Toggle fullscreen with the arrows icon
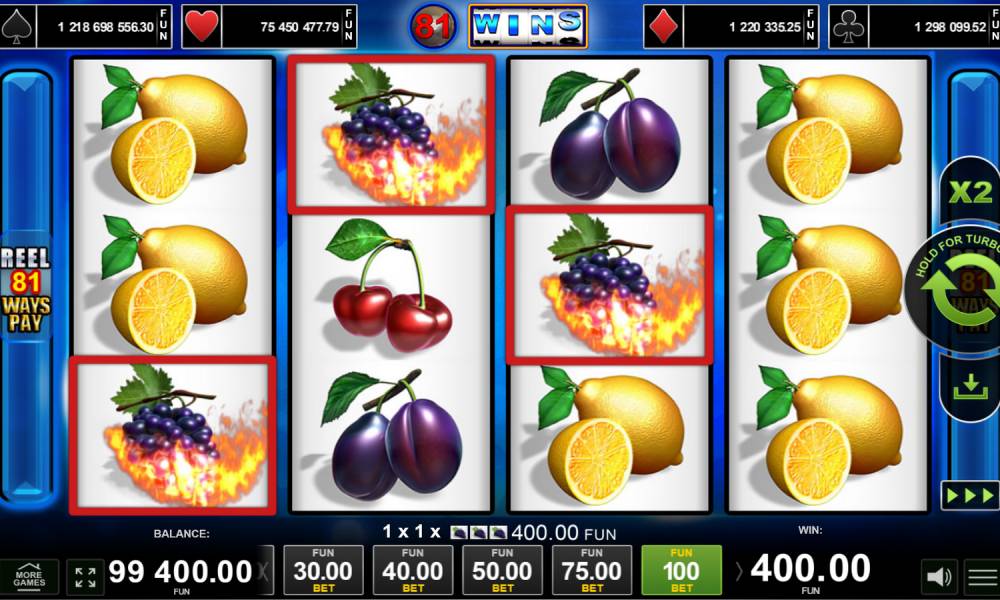 pyautogui.click(x=86, y=576)
